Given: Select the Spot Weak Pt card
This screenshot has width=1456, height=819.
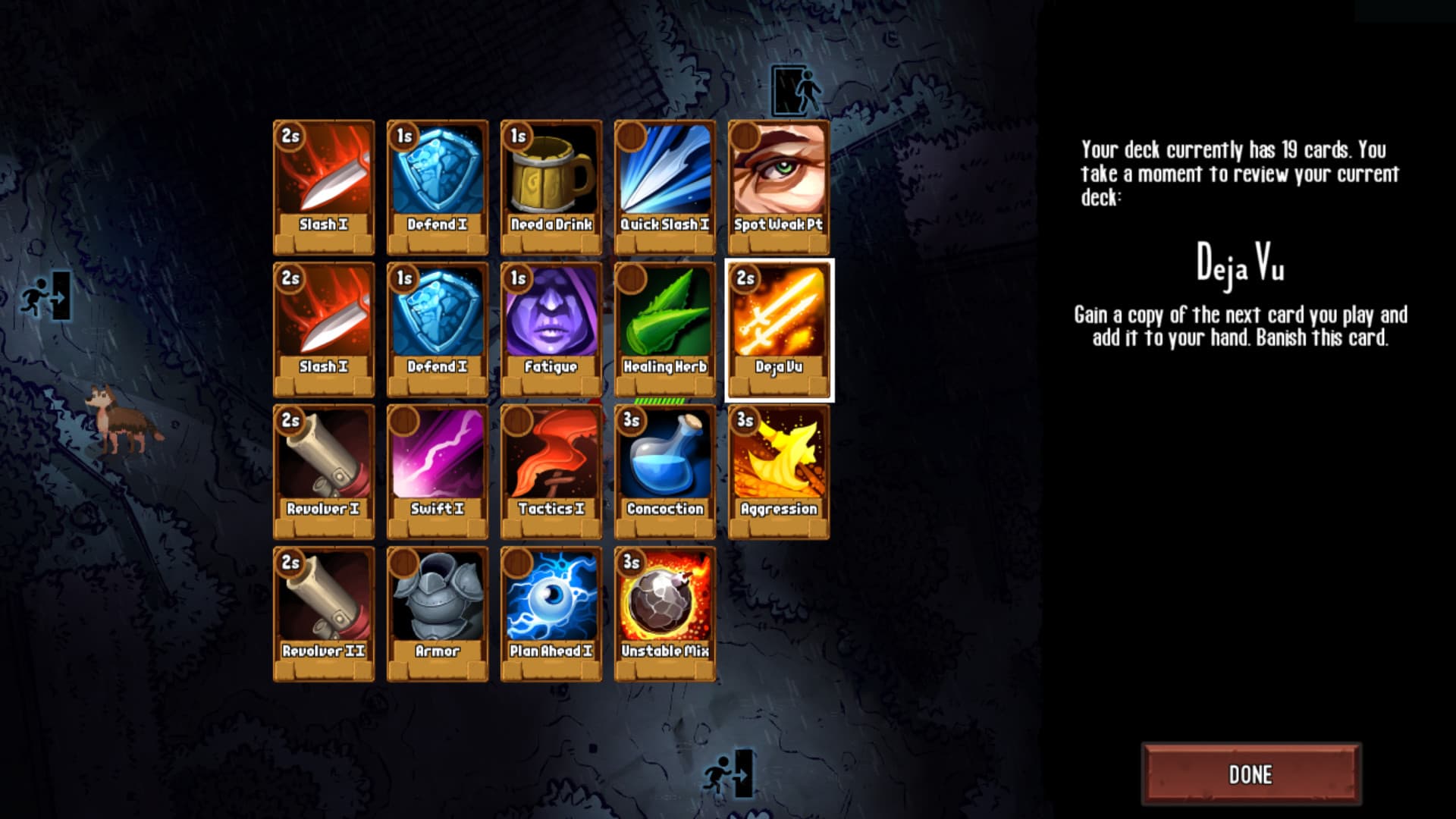Looking at the screenshot, I should click(779, 182).
